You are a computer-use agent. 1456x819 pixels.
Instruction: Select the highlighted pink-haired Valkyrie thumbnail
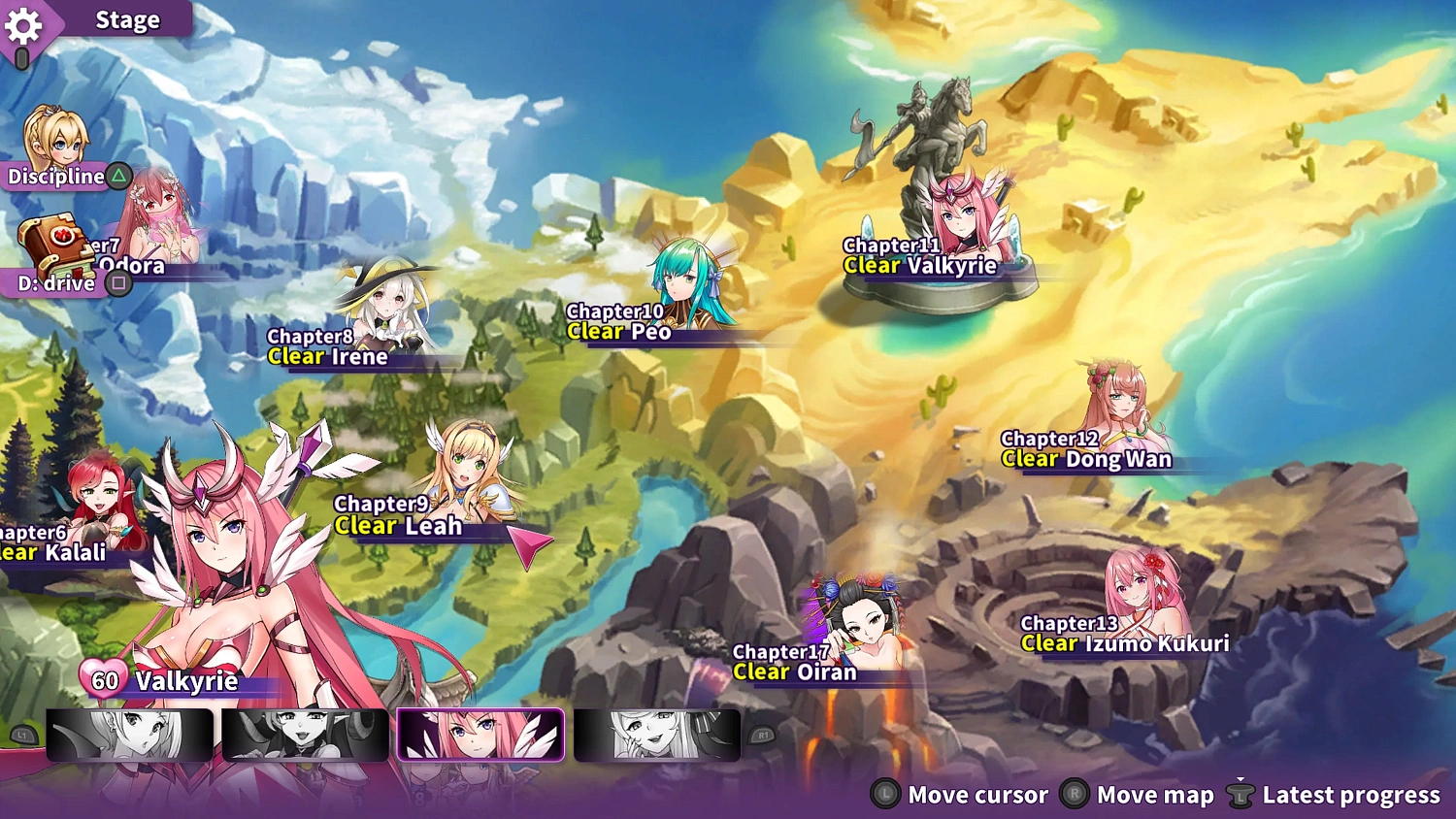480,736
